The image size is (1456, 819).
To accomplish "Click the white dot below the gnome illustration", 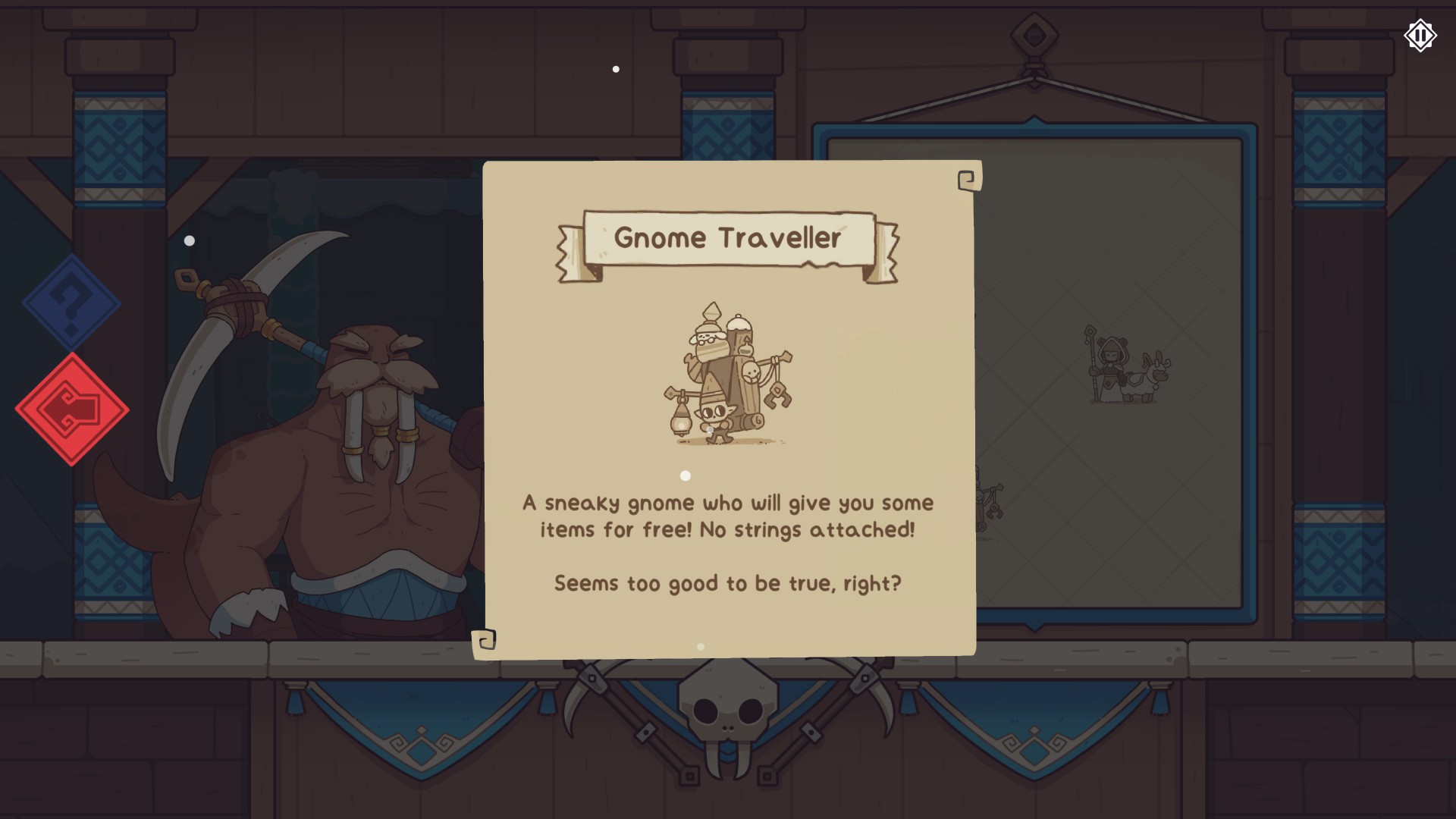I will [686, 475].
